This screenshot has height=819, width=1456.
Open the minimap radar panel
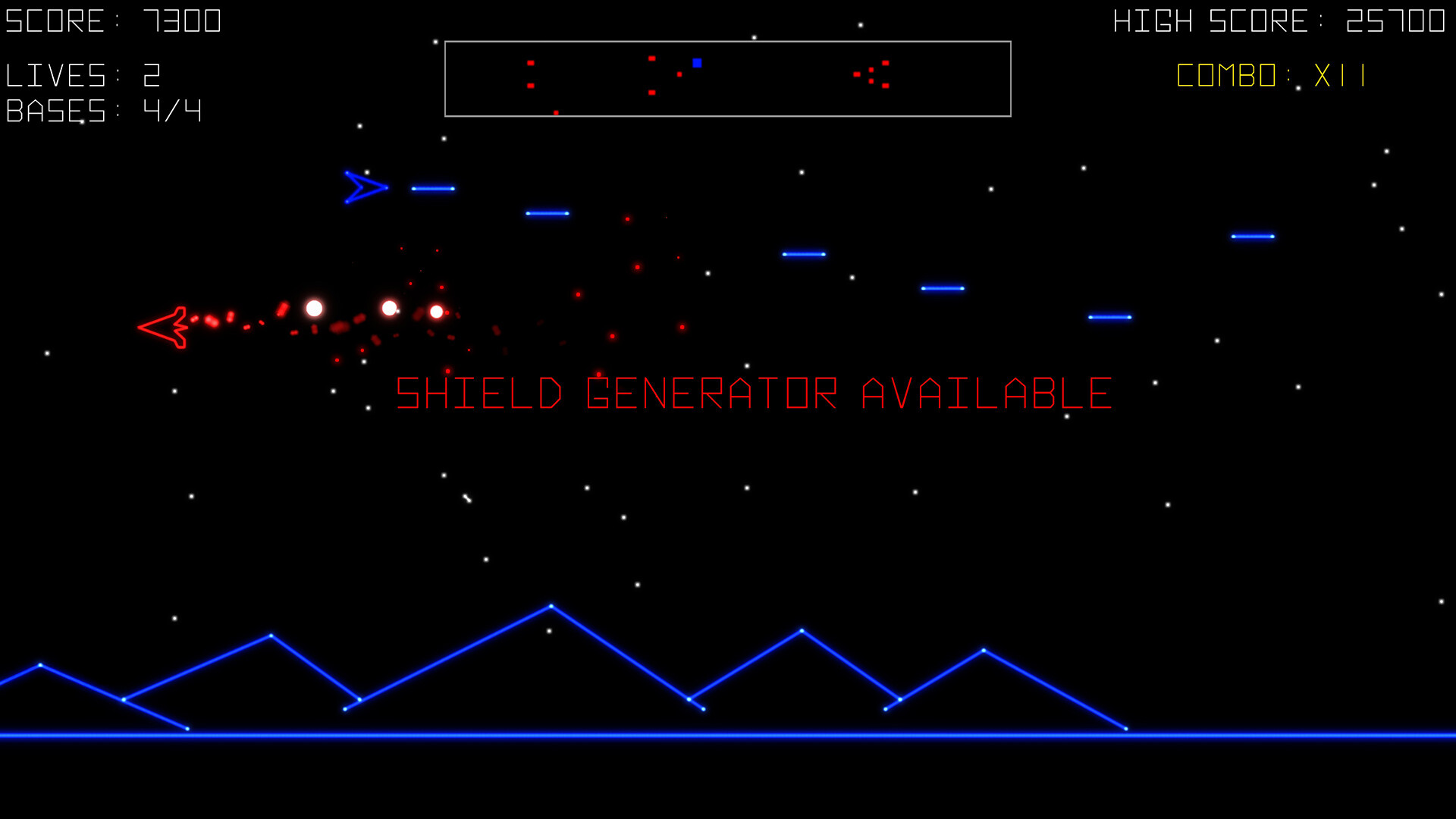[x=729, y=78]
